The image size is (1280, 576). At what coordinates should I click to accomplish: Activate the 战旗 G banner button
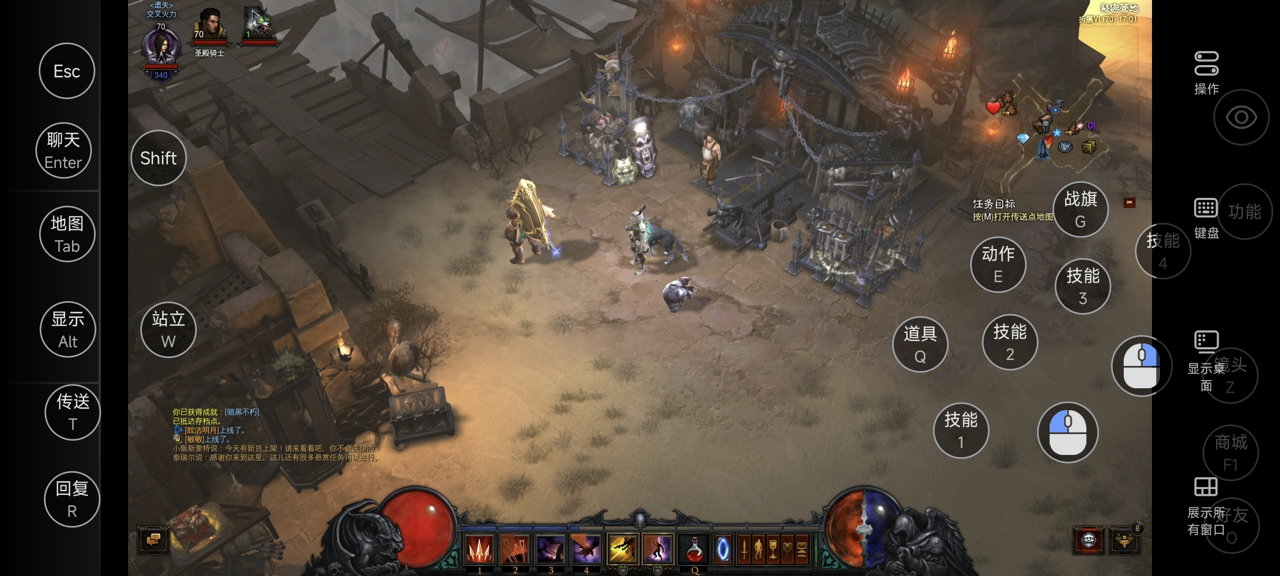[1080, 209]
